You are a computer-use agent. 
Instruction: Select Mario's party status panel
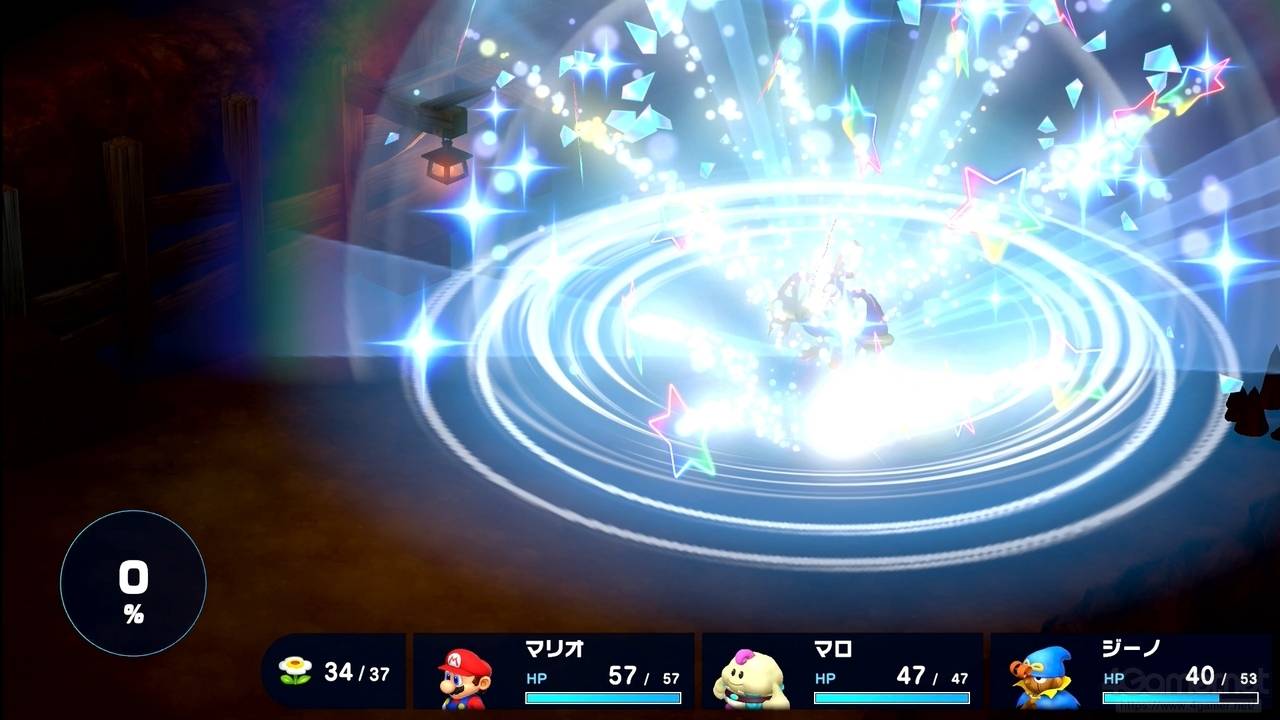coord(553,672)
